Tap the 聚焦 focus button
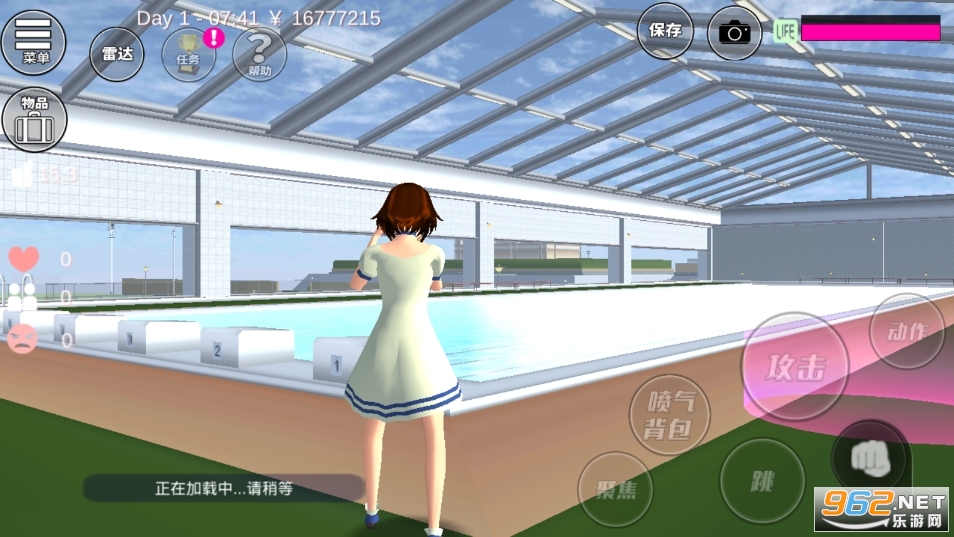Screen dimensions: 954x537 [x=615, y=488]
